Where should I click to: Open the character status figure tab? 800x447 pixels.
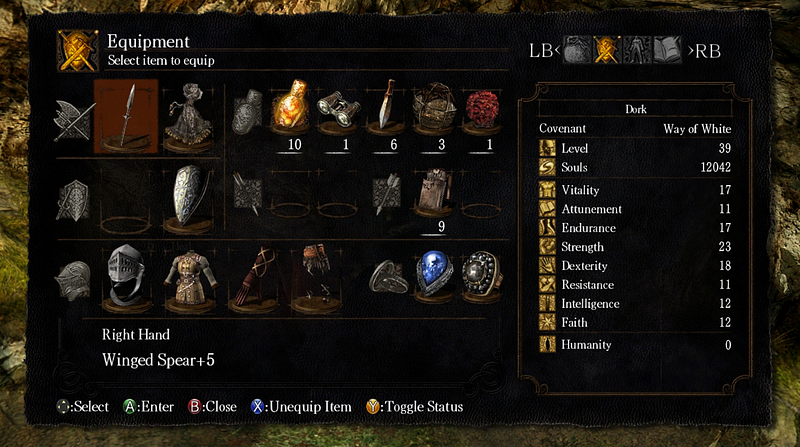coord(636,50)
